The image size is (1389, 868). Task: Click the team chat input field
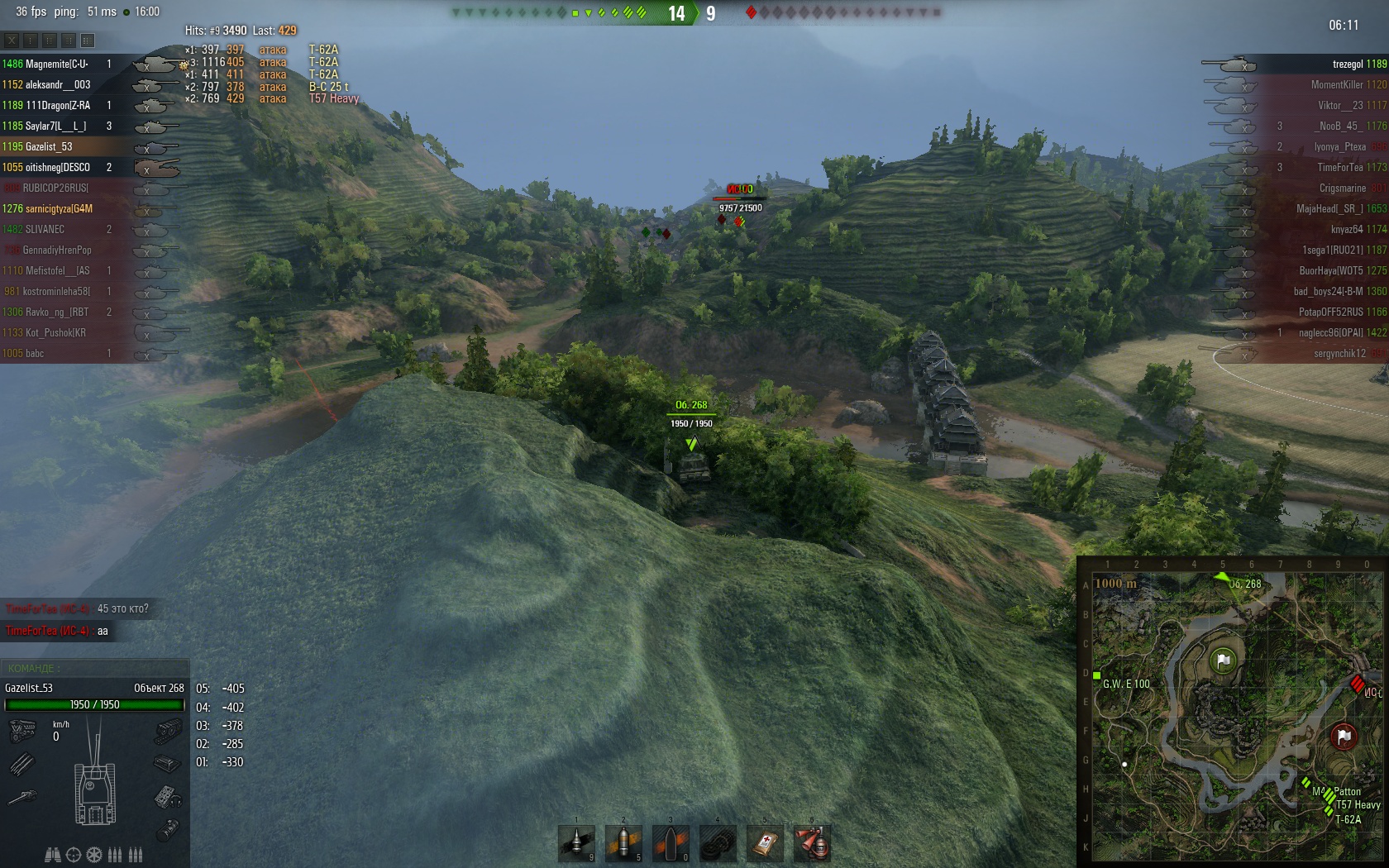(x=94, y=668)
